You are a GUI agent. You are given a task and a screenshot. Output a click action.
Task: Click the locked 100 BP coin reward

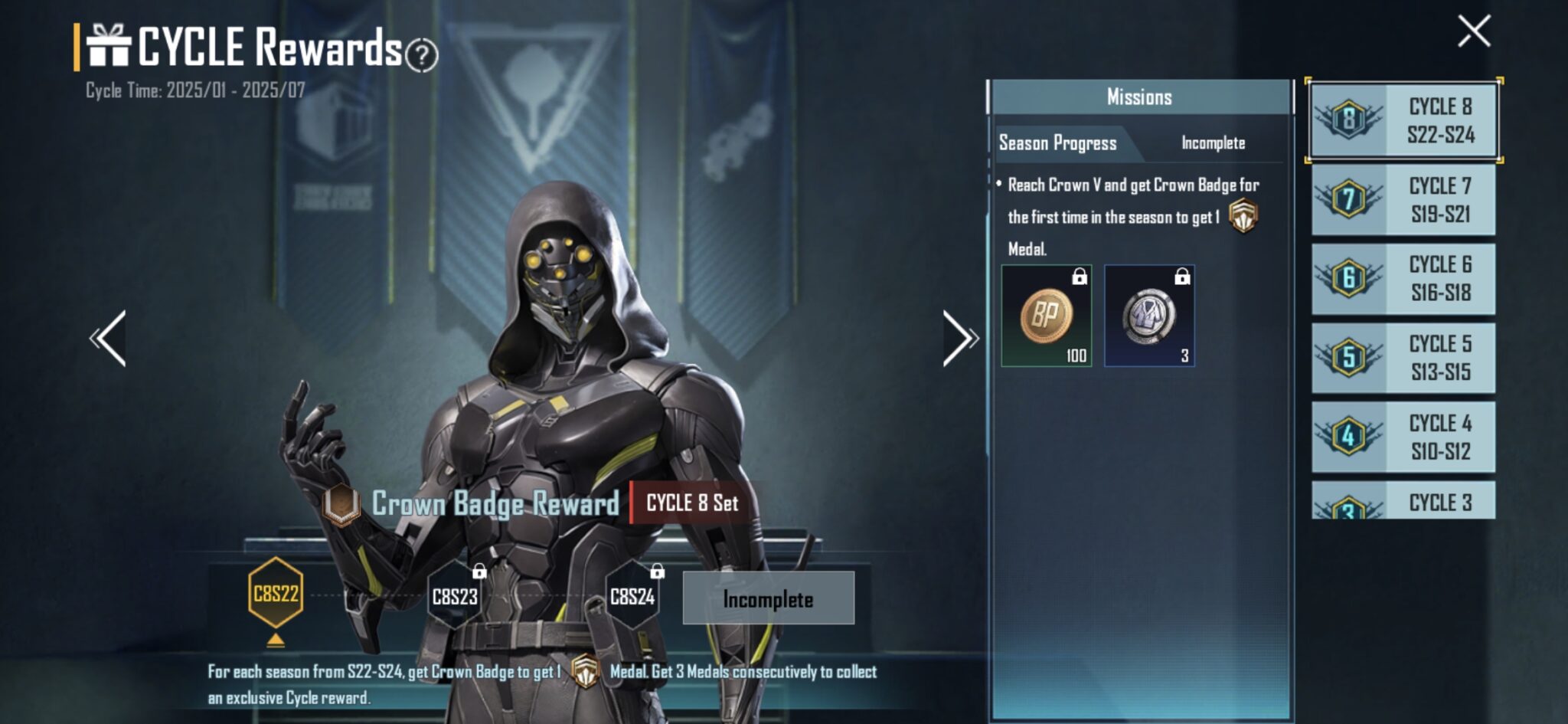pos(1047,316)
